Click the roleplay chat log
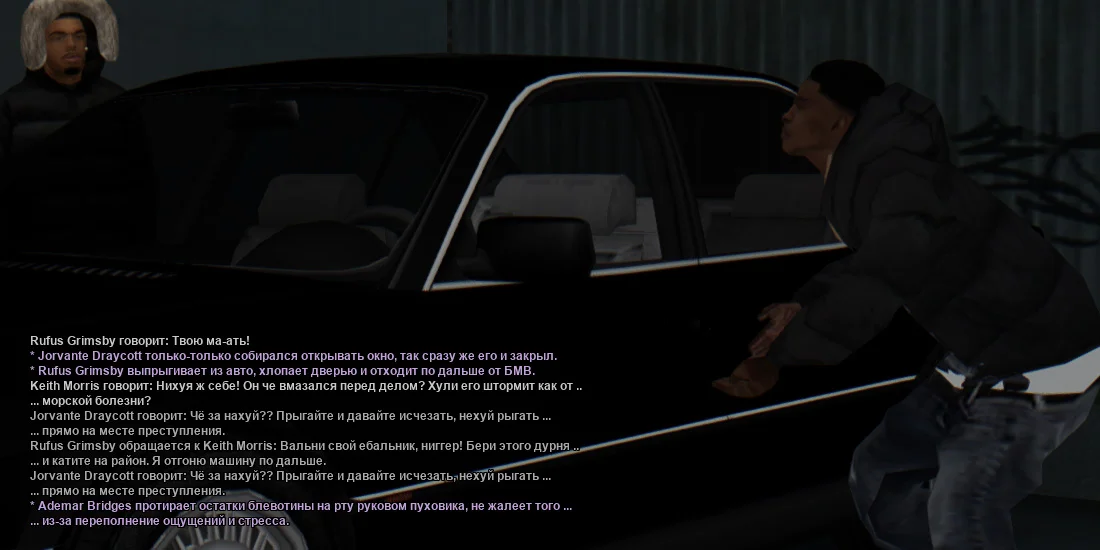This screenshot has width=1100, height=550. point(305,431)
